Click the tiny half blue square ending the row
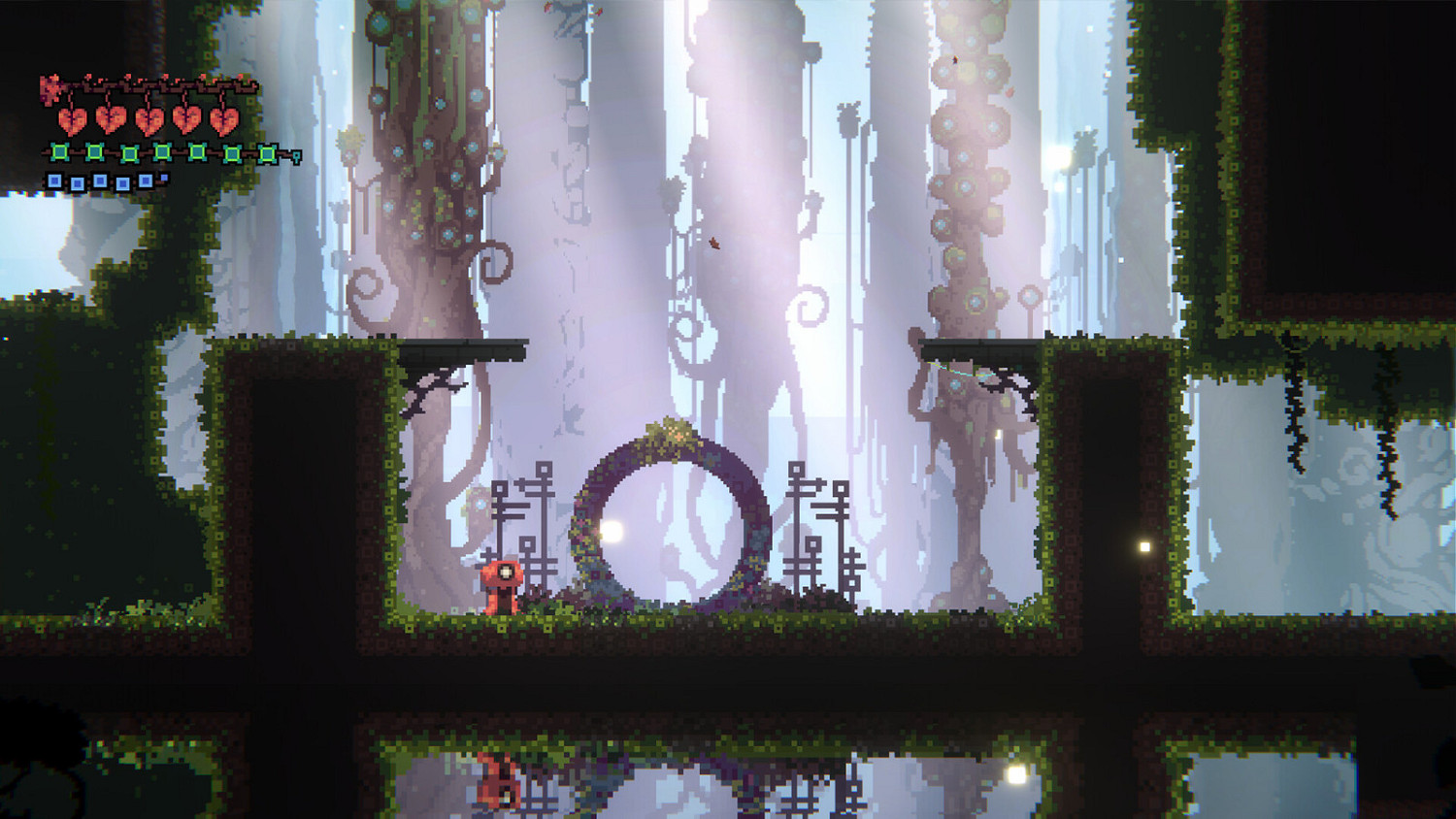Viewport: 1456px width, 819px height. (x=163, y=177)
